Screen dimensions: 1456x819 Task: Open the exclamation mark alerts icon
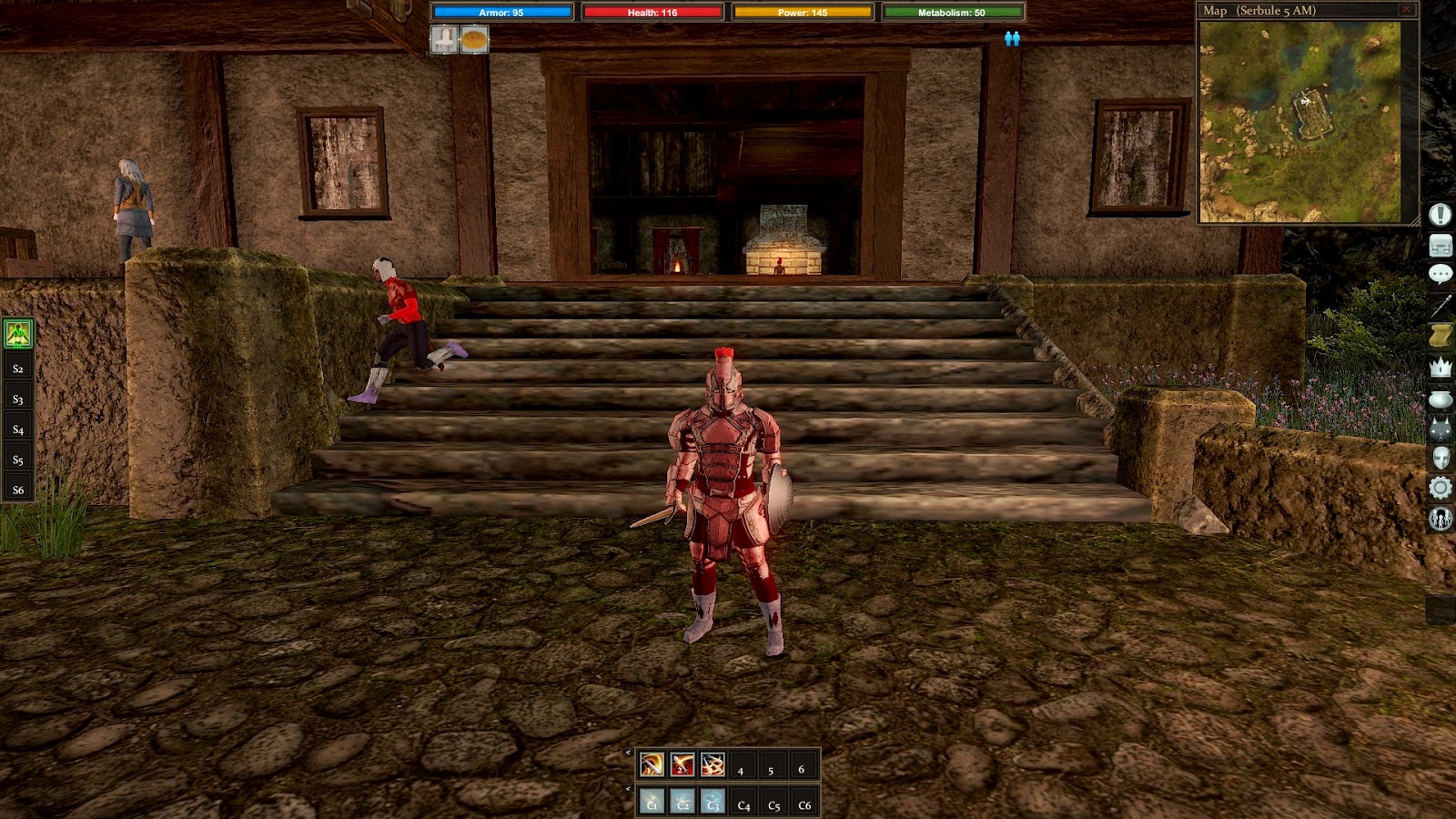[1440, 215]
